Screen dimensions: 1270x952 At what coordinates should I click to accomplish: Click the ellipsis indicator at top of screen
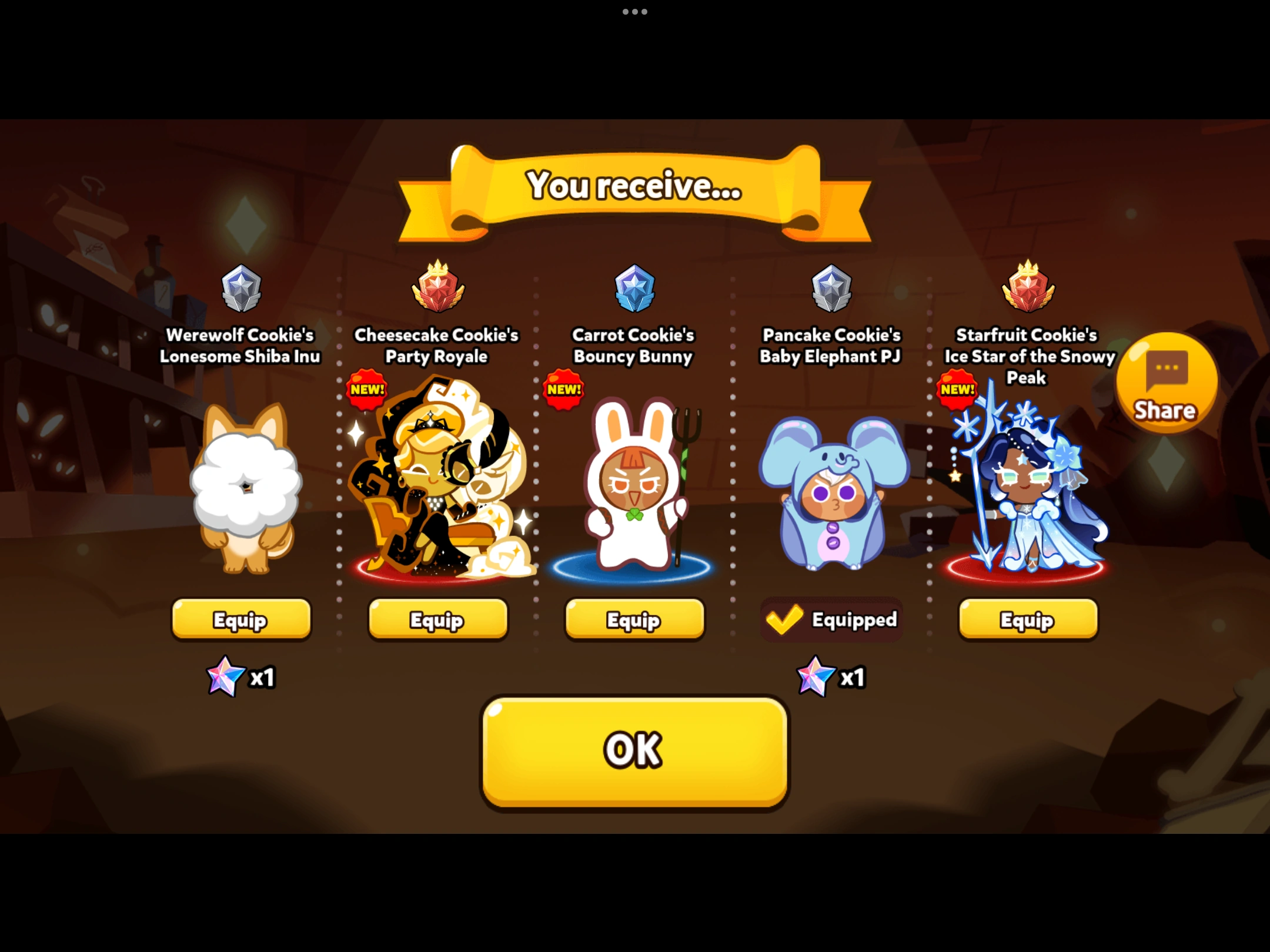click(x=634, y=11)
